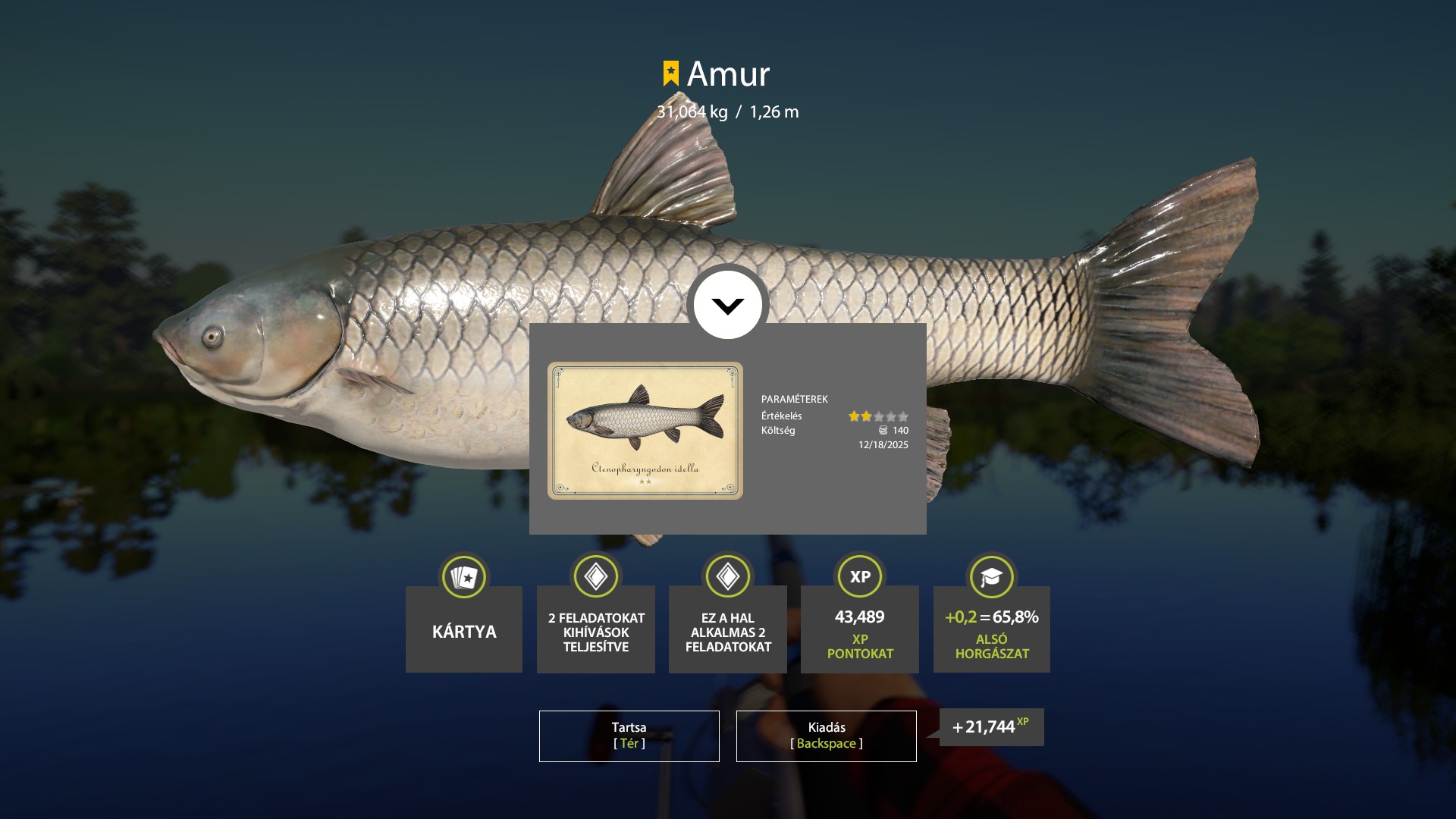Collapse the panel with the down-arrow circle
The image size is (1456, 819).
tap(727, 305)
